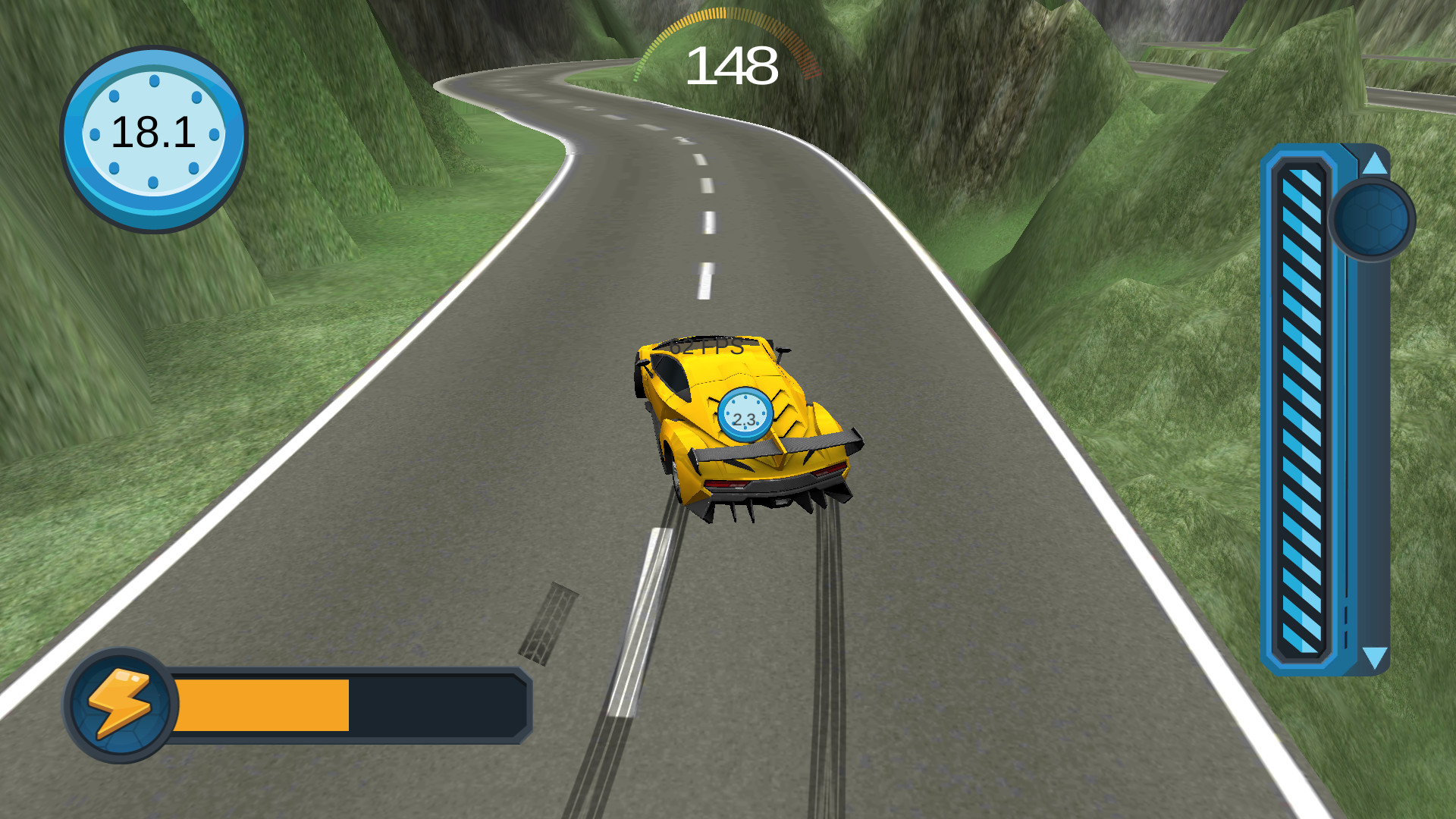Activate the lightning bolt nitro boost
Image resolution: width=1456 pixels, height=819 pixels.
[121, 704]
